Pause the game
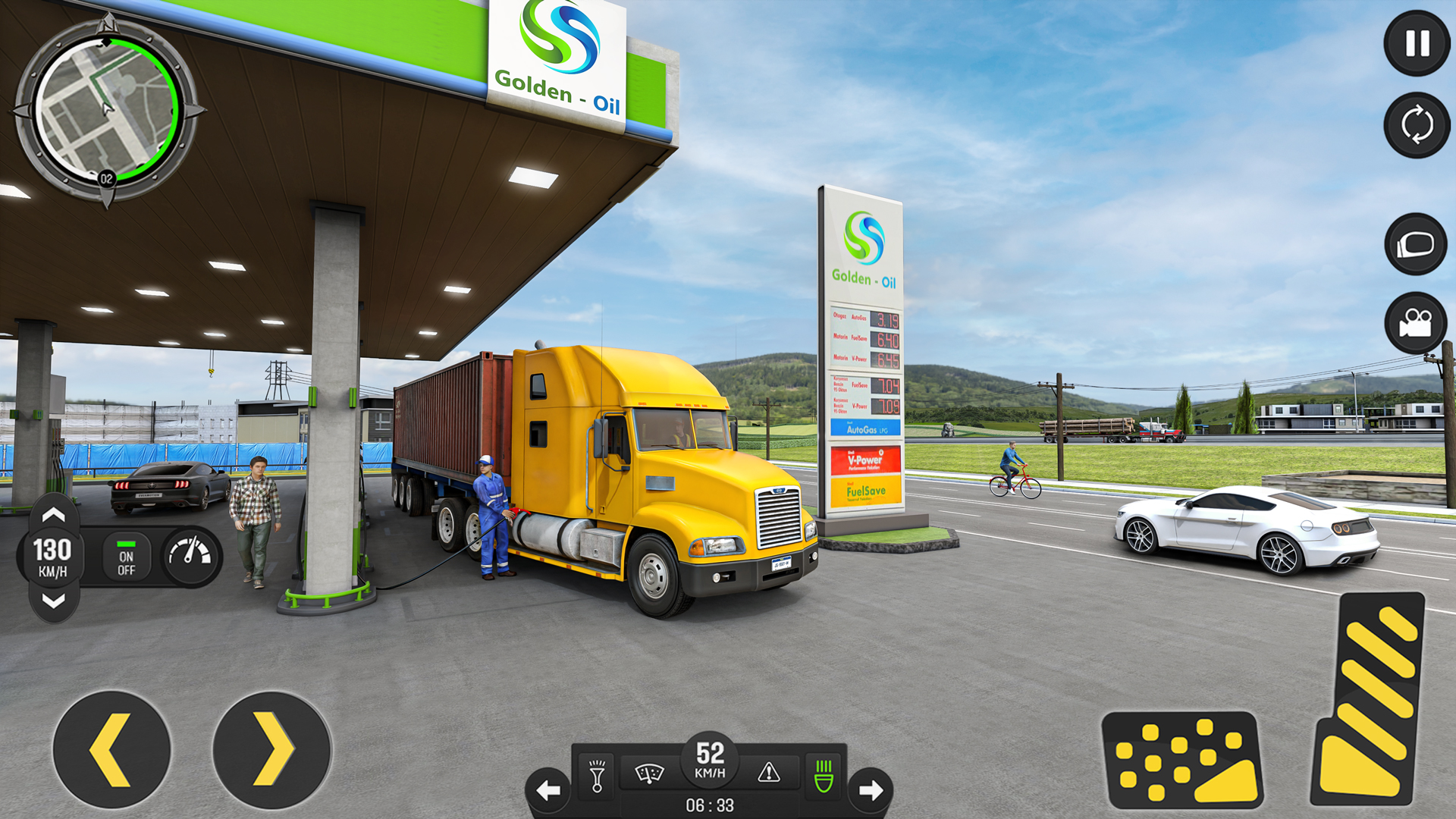 1414,45
